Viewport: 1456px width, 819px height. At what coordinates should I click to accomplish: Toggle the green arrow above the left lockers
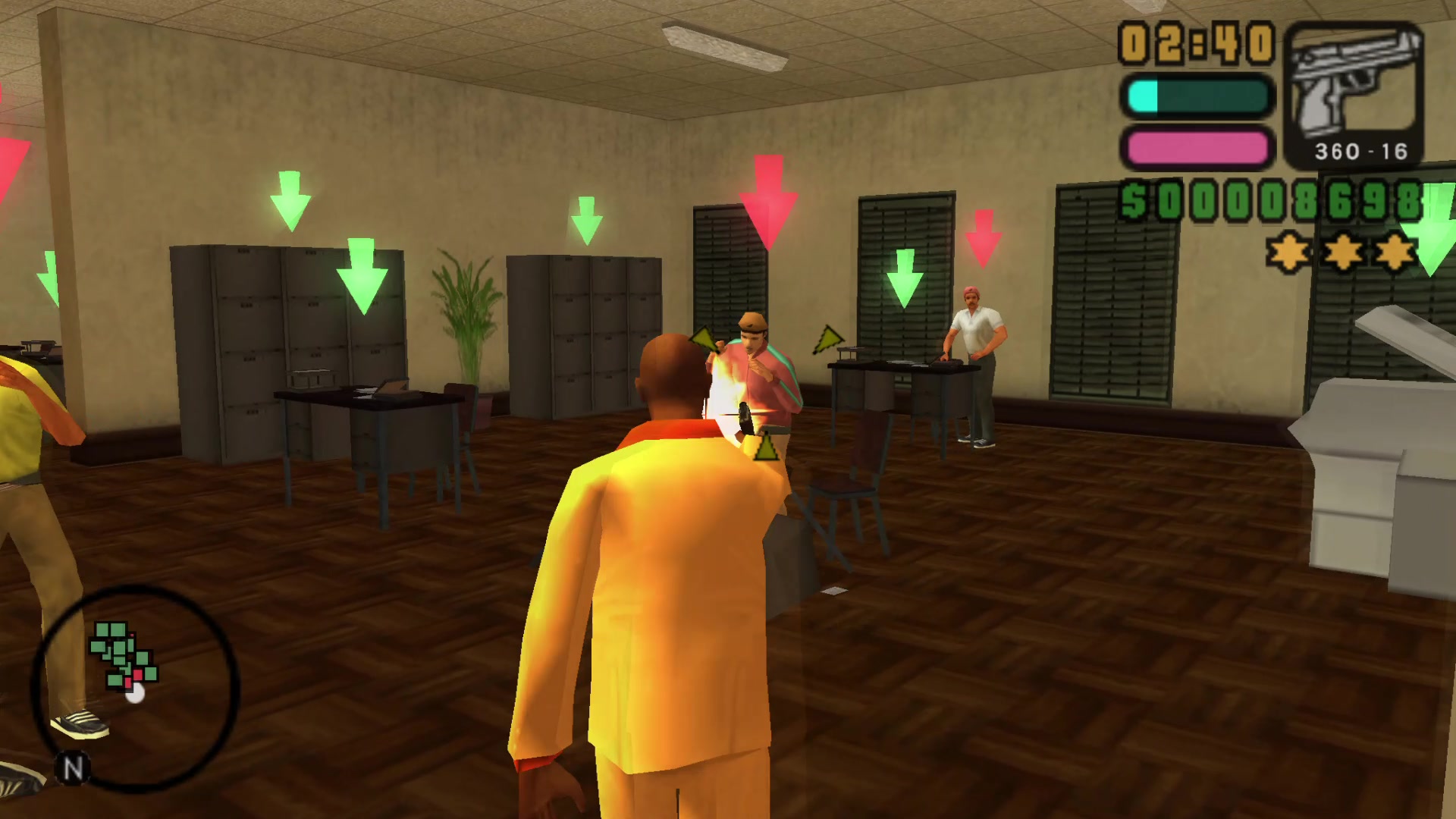point(290,201)
